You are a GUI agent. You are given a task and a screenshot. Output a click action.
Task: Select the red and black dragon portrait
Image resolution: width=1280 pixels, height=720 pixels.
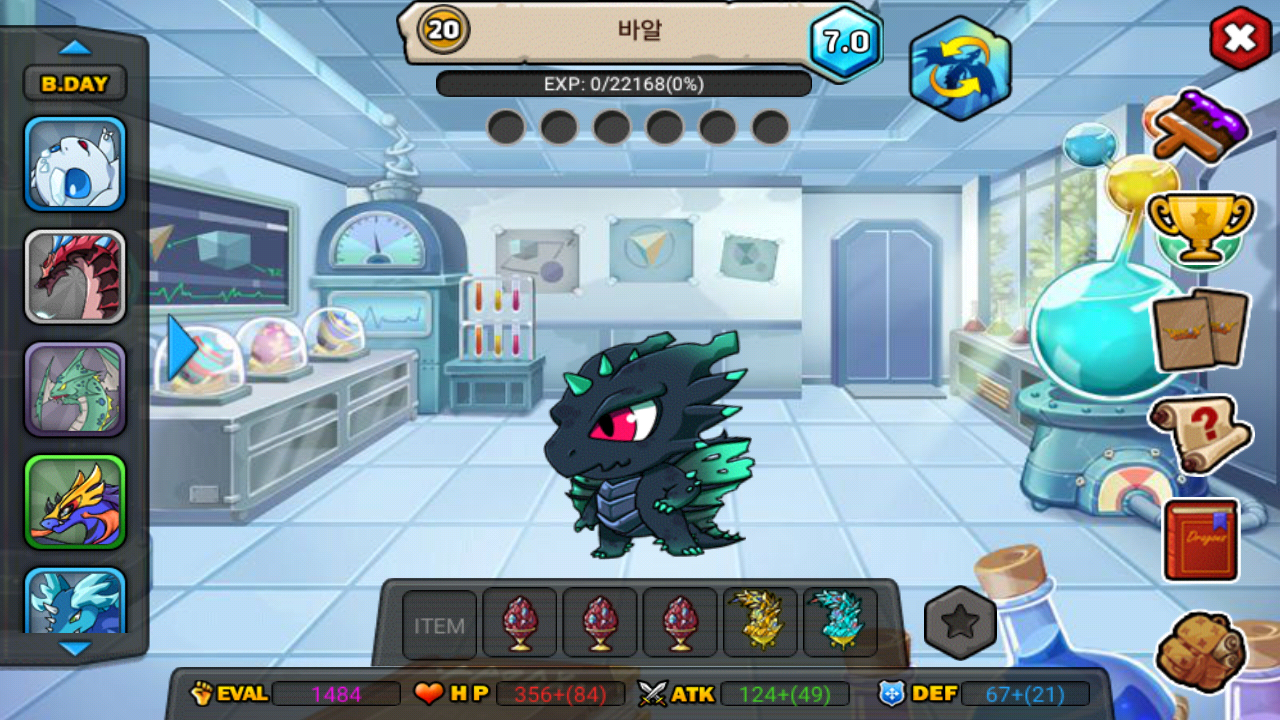[75, 277]
